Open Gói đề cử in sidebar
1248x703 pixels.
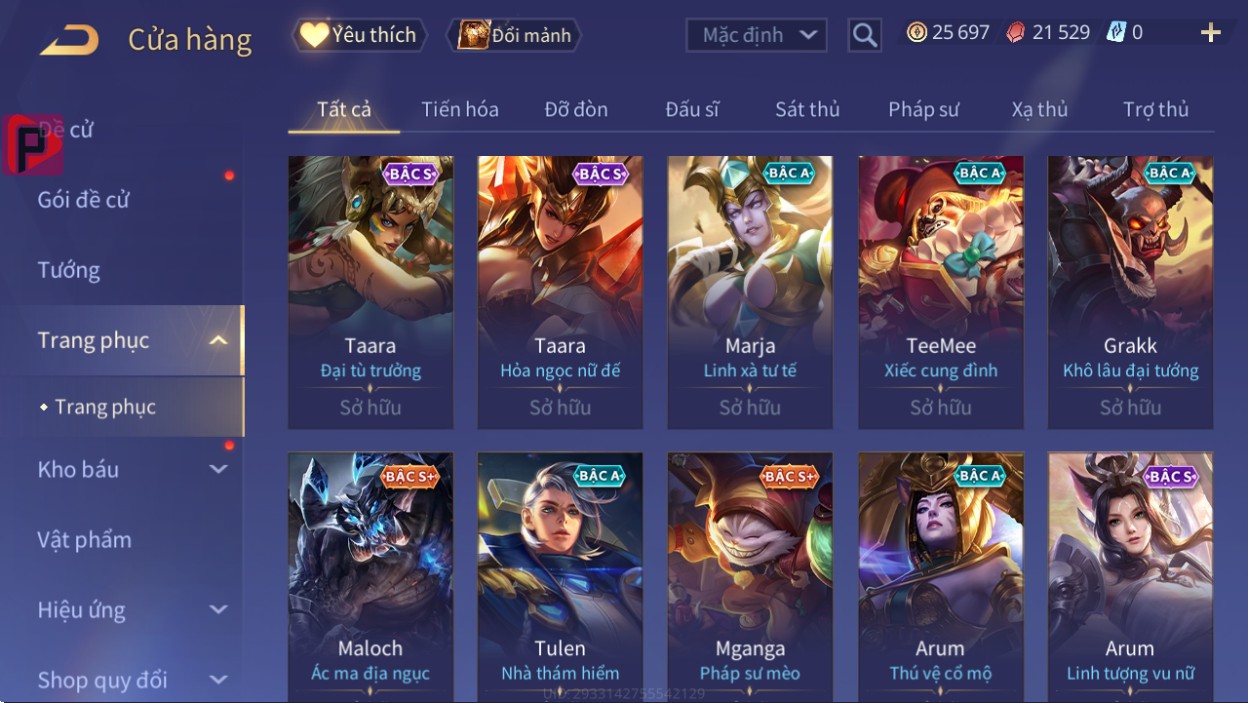point(84,200)
